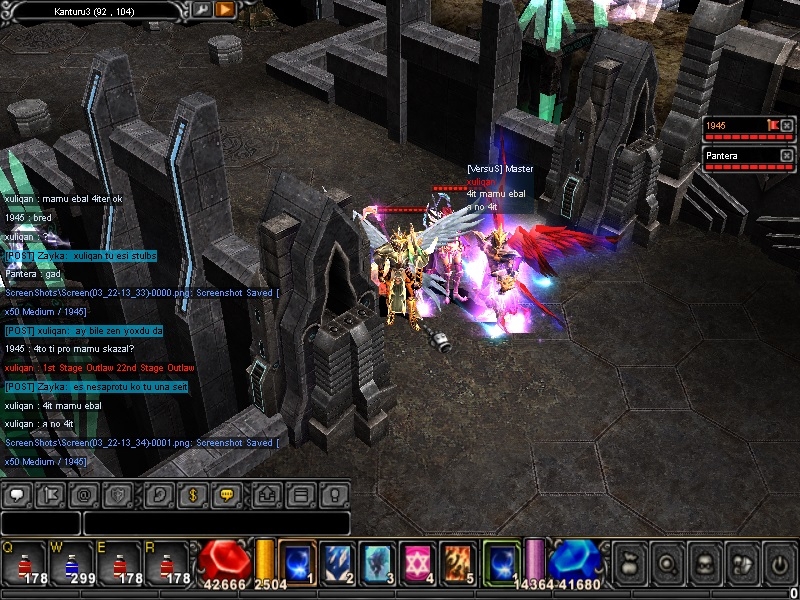Select the blue ice shards skill slot 2
This screenshot has width=800, height=600.
(x=337, y=560)
